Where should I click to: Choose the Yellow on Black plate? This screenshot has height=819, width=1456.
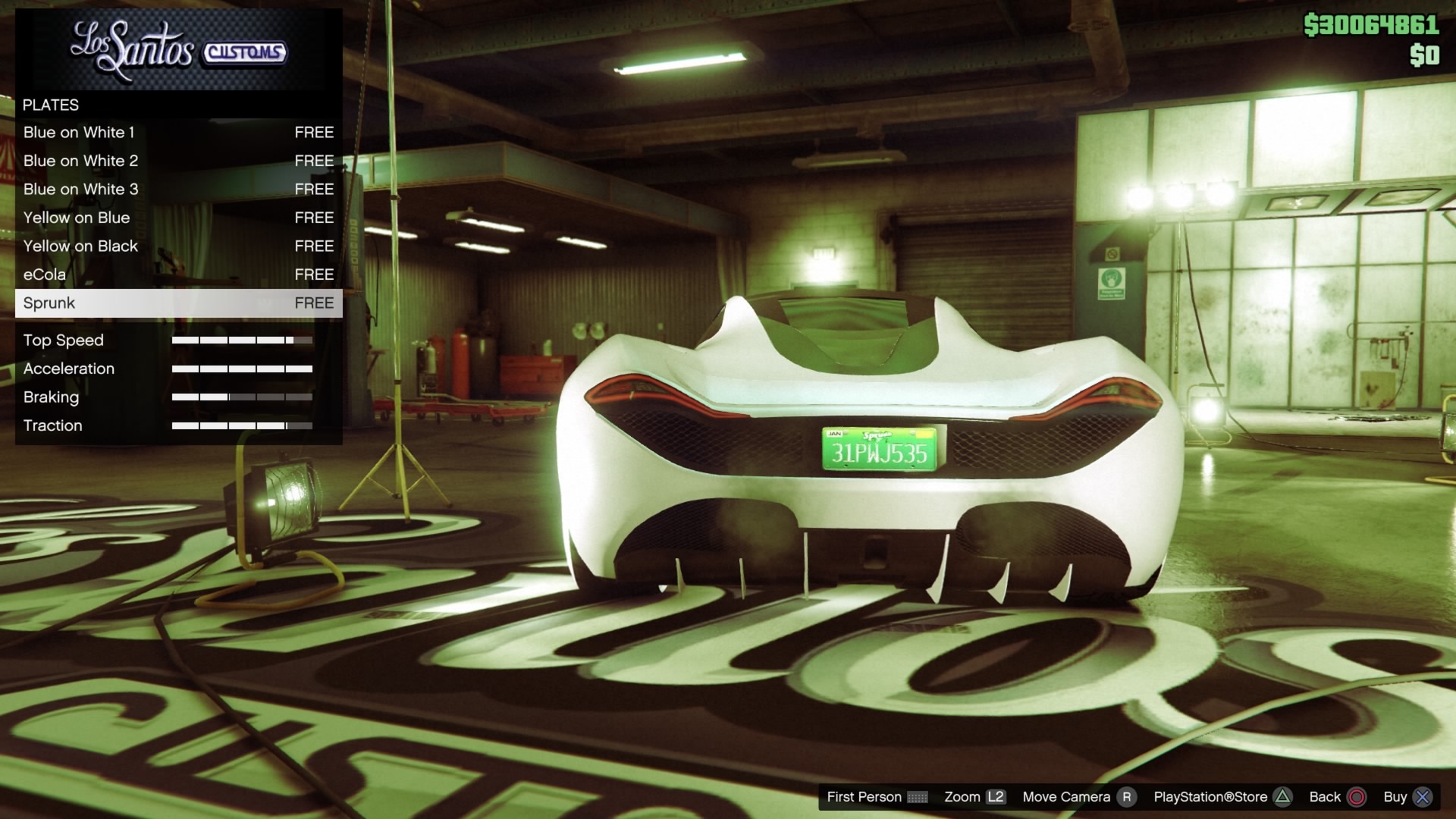178,246
